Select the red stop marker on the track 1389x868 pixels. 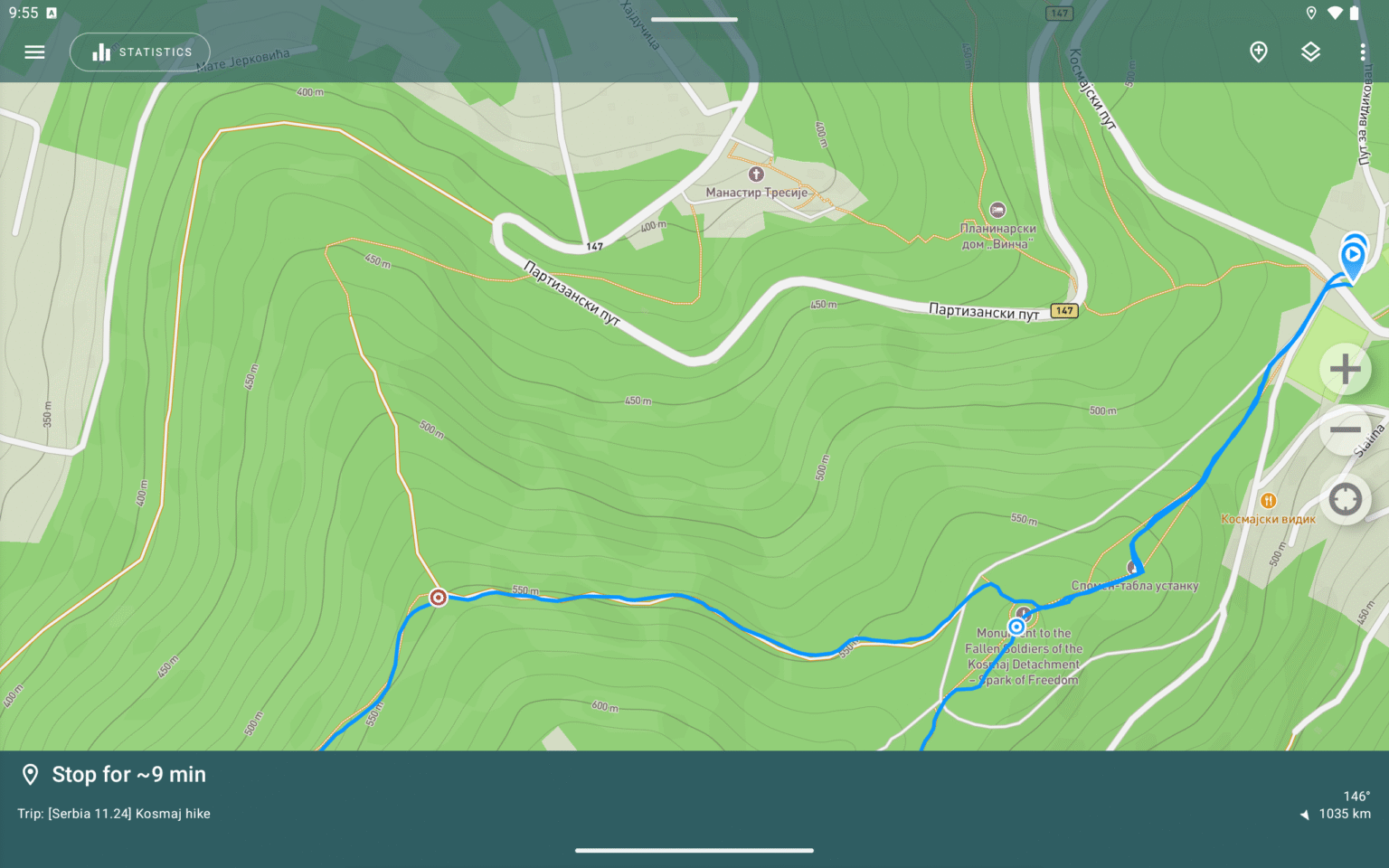438,597
